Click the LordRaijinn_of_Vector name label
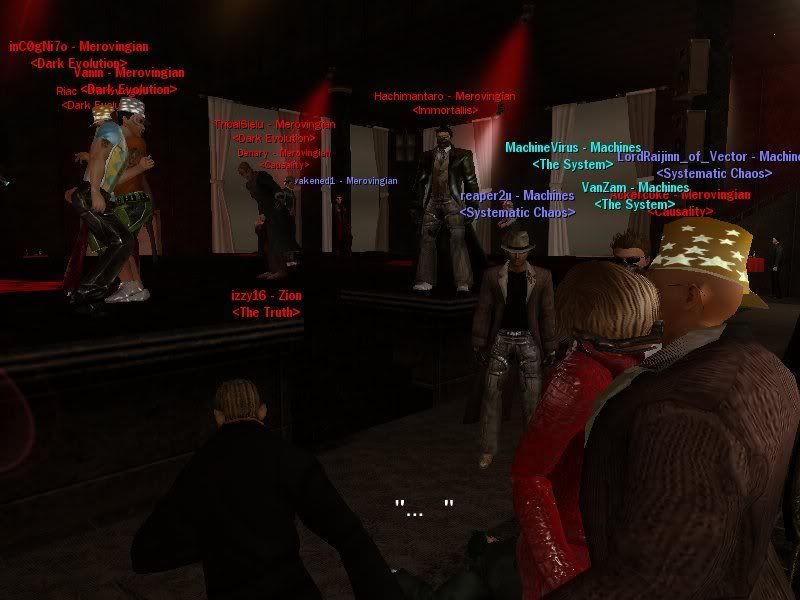Image resolution: width=800 pixels, height=600 pixels. pyautogui.click(x=708, y=157)
